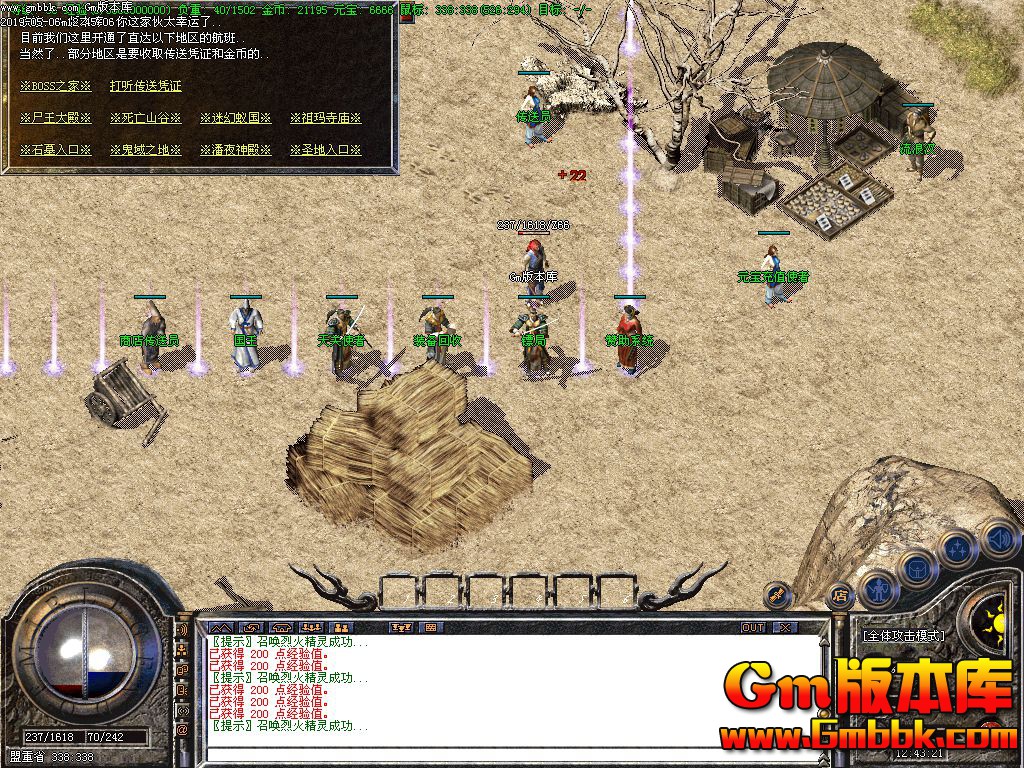Open the skills sparkle round button
This screenshot has height=768, width=1024.
(958, 549)
